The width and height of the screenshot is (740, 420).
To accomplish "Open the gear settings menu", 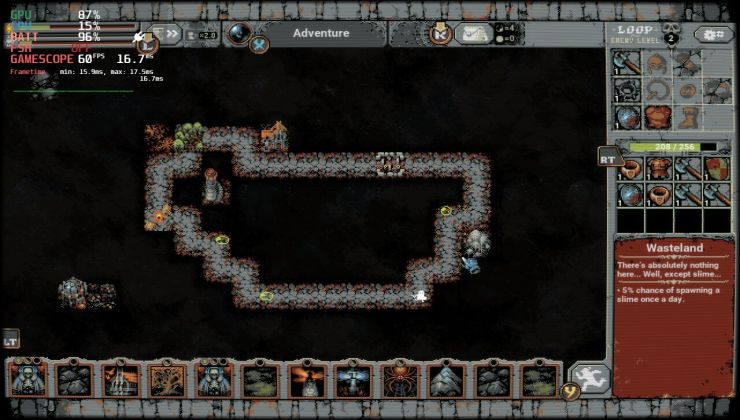I will (713, 35).
